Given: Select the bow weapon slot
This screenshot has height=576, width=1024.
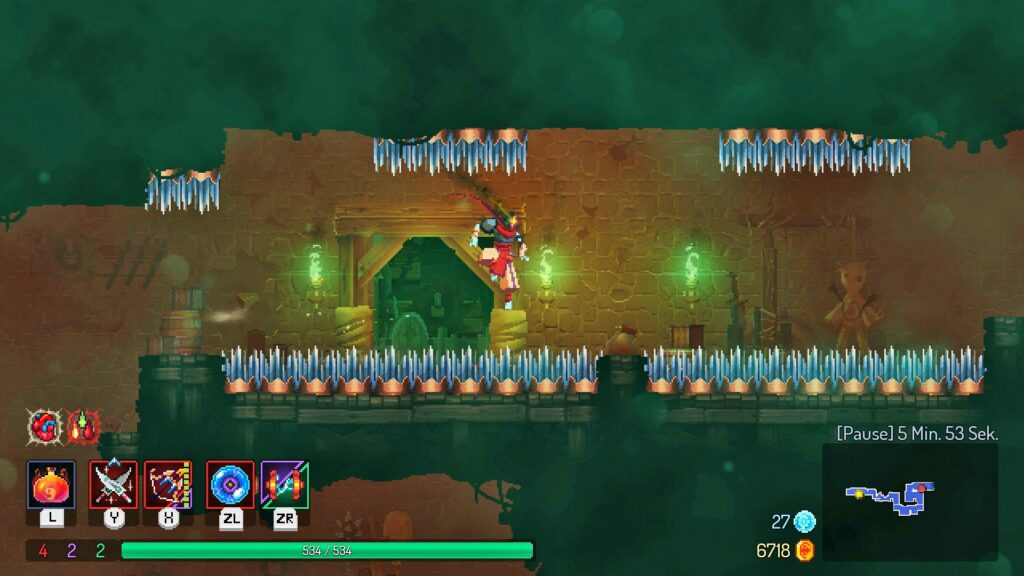Looking at the screenshot, I should pos(168,485).
